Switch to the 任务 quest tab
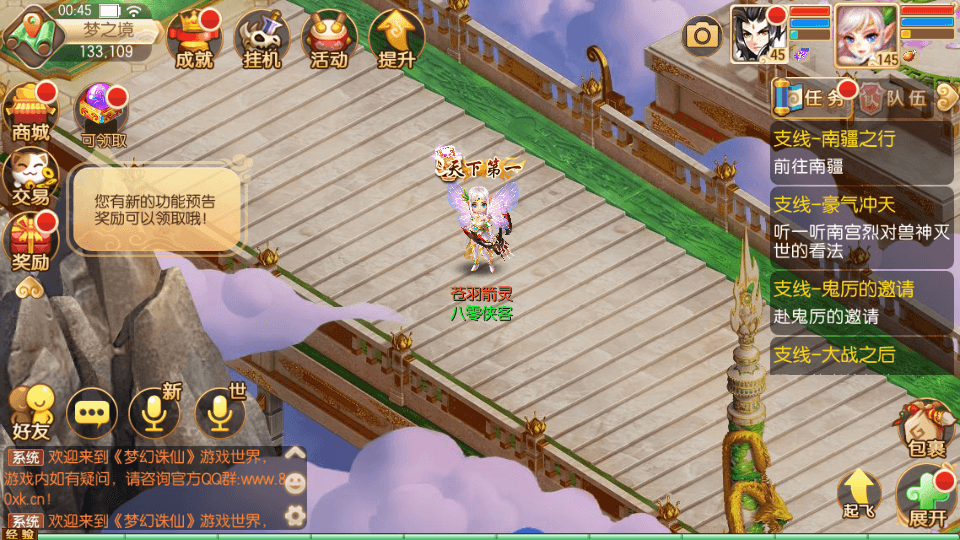Viewport: 960px width, 540px height. (x=815, y=98)
